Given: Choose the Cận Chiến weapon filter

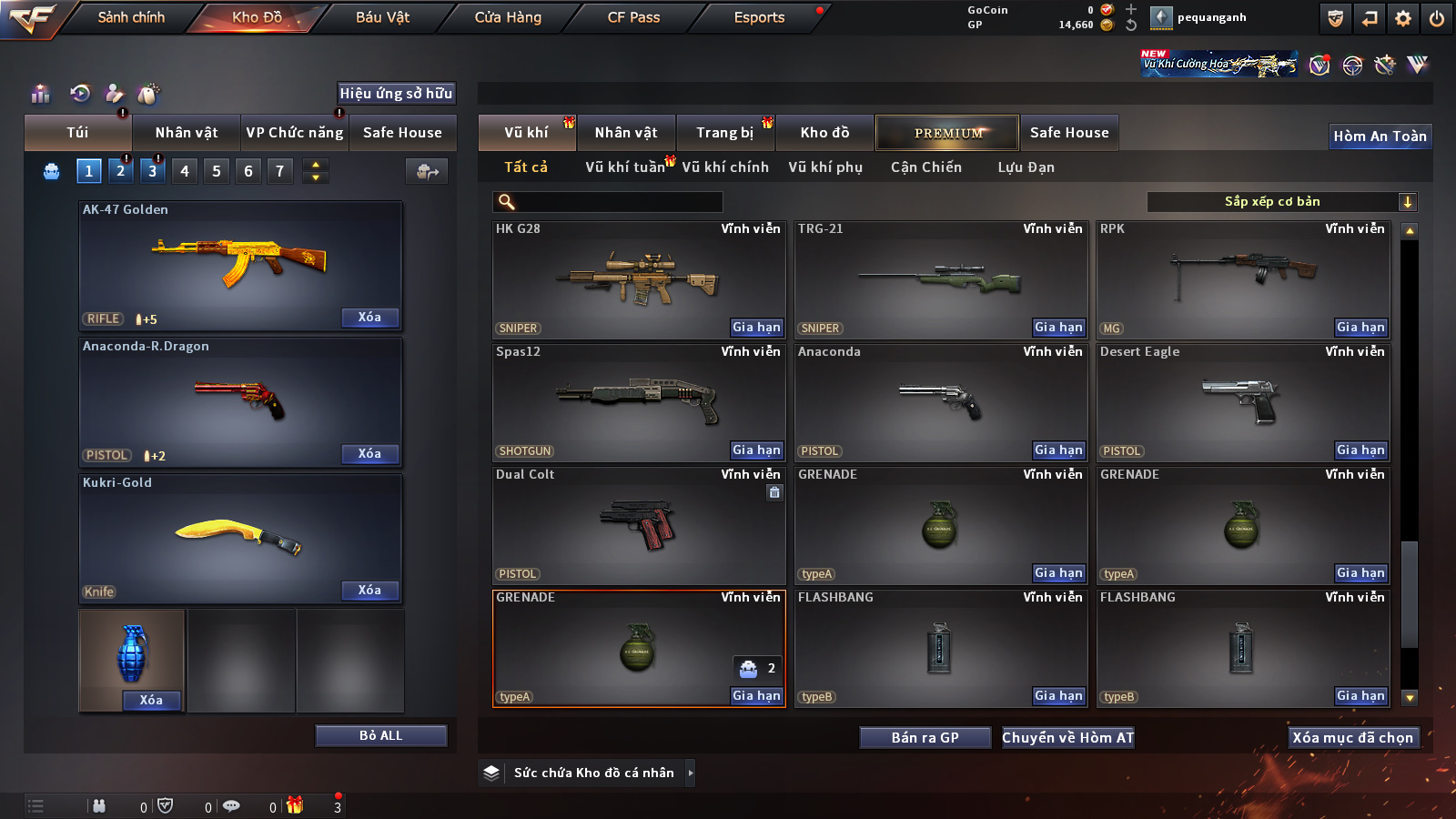Looking at the screenshot, I should [925, 167].
